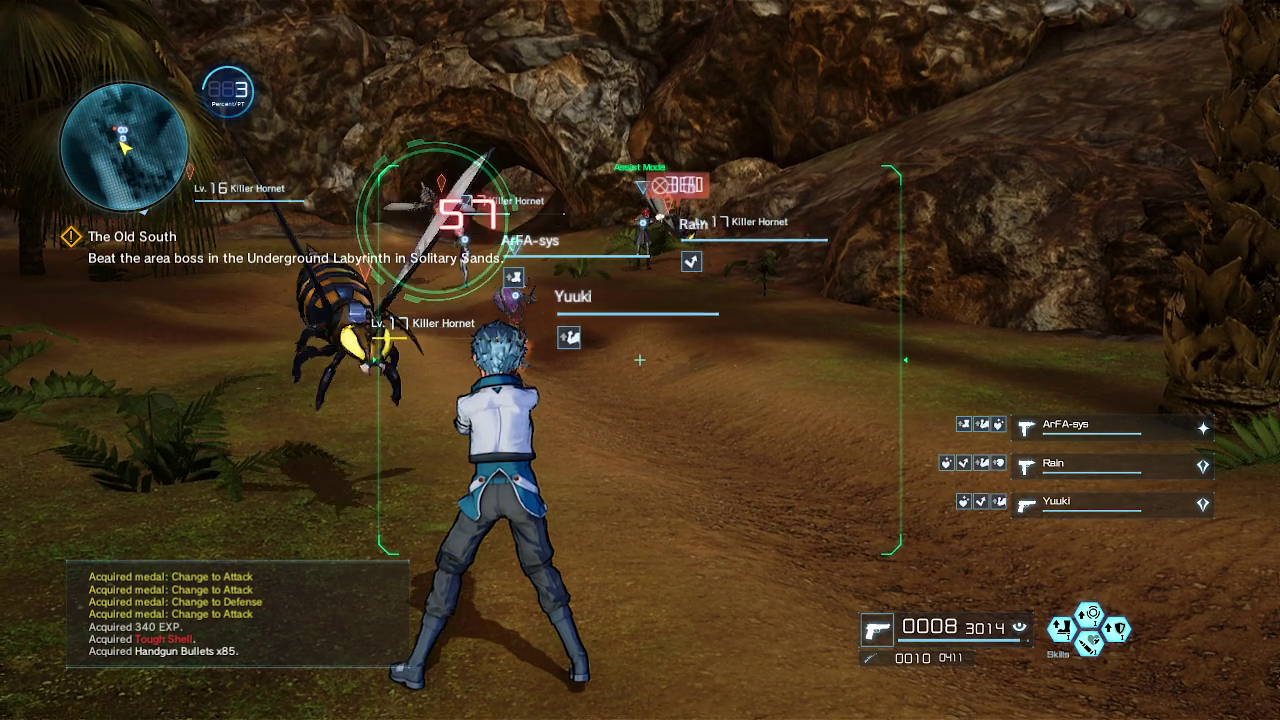Switch to the secondary sword weapon slot

point(872,658)
